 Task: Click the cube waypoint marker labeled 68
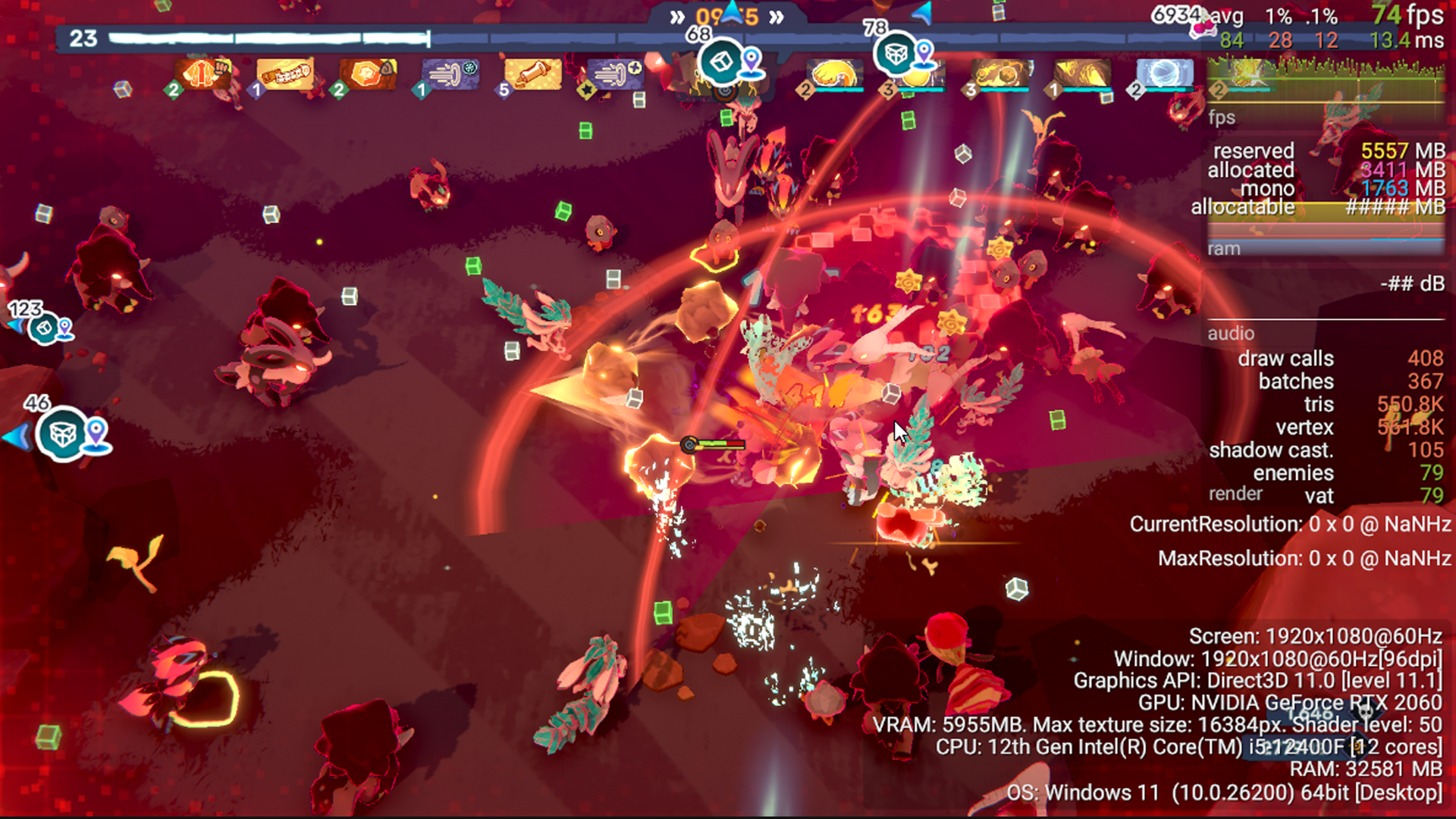pos(721,62)
